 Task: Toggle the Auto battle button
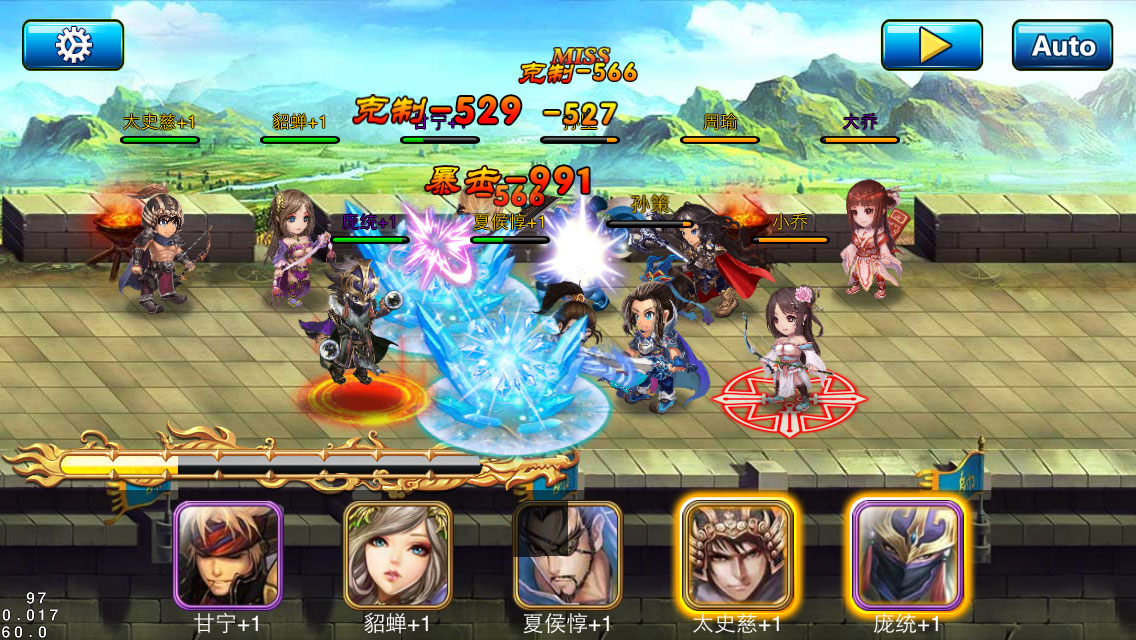[1062, 45]
